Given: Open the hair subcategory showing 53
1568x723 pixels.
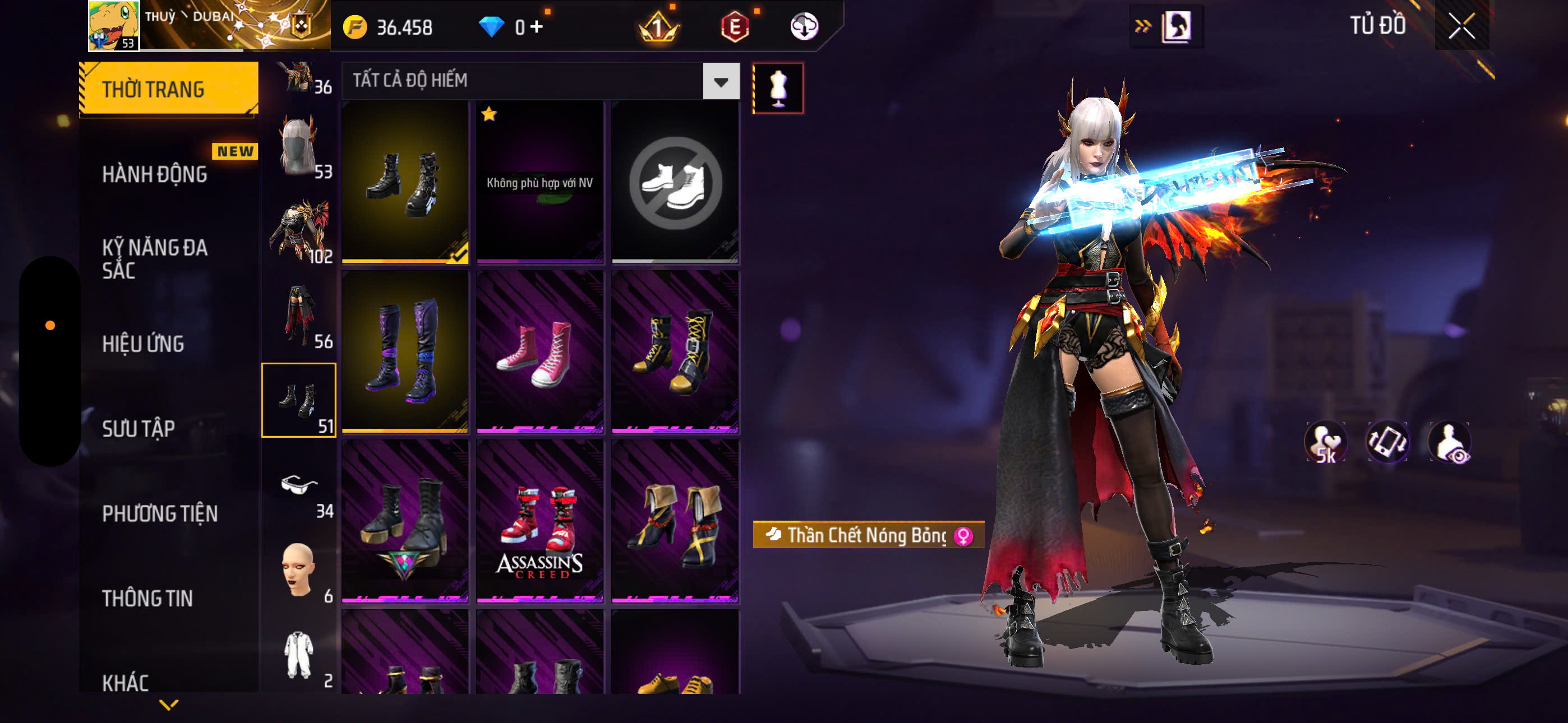Looking at the screenshot, I should (299, 147).
